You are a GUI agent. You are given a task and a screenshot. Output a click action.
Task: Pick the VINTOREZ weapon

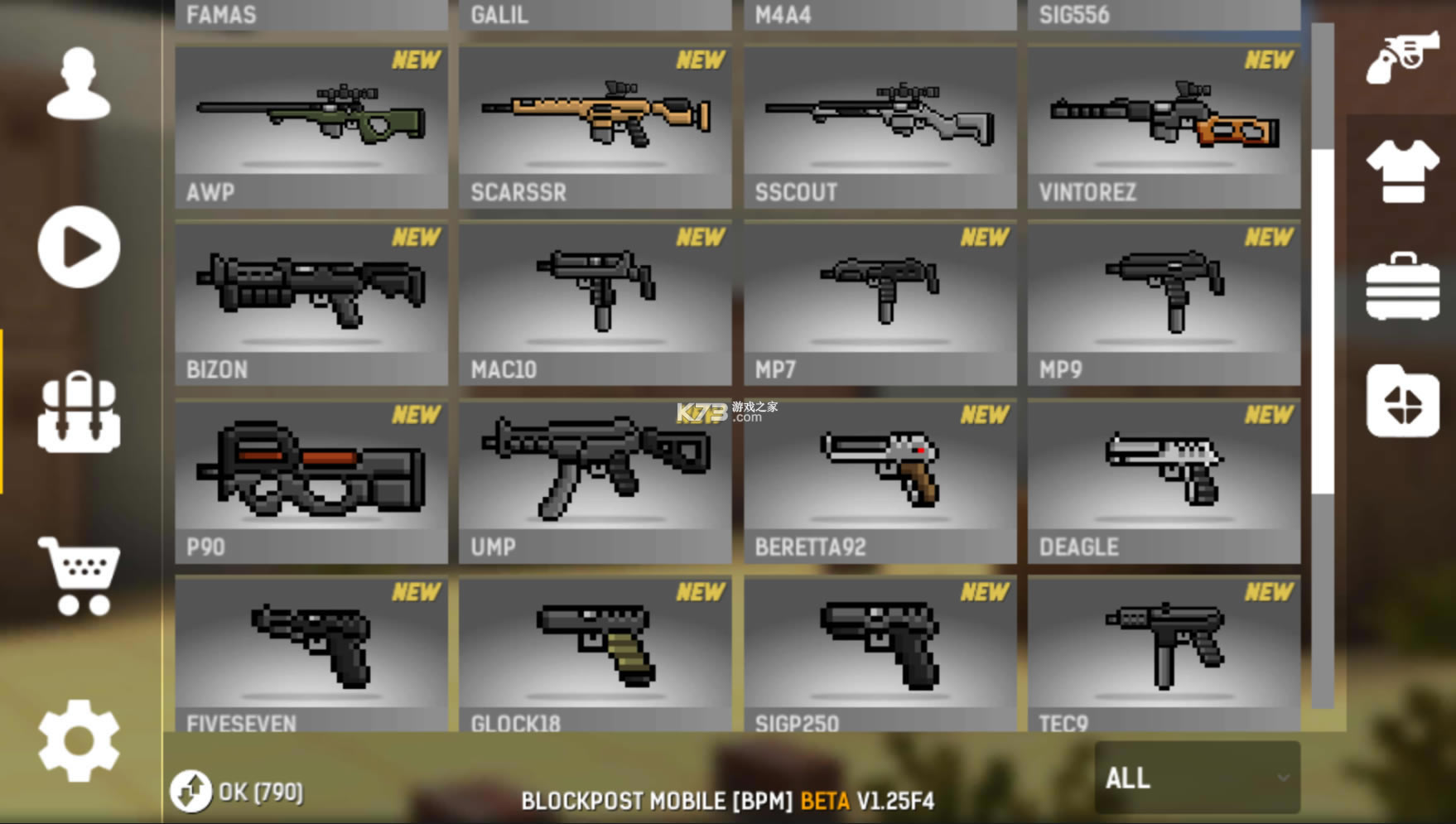click(1164, 127)
